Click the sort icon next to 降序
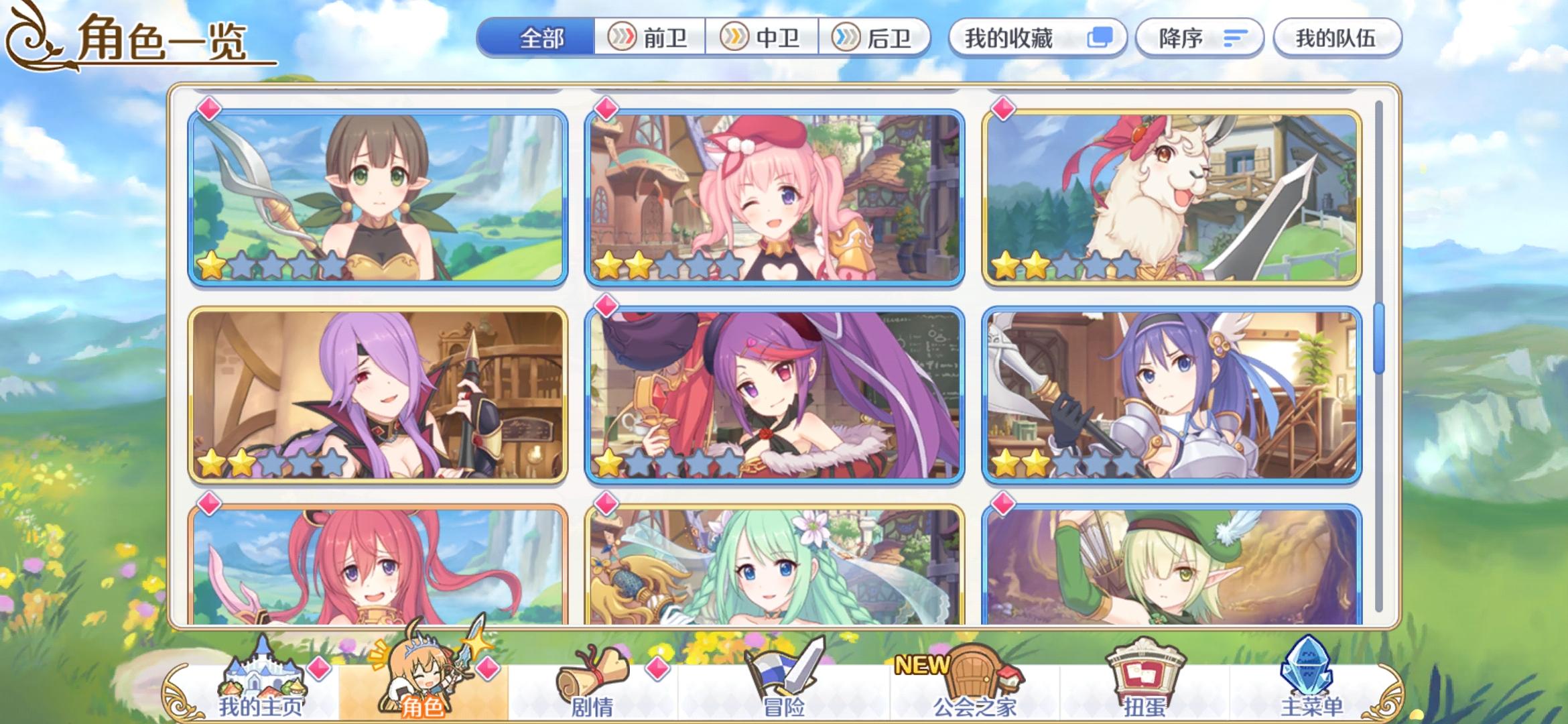 [x=1235, y=38]
